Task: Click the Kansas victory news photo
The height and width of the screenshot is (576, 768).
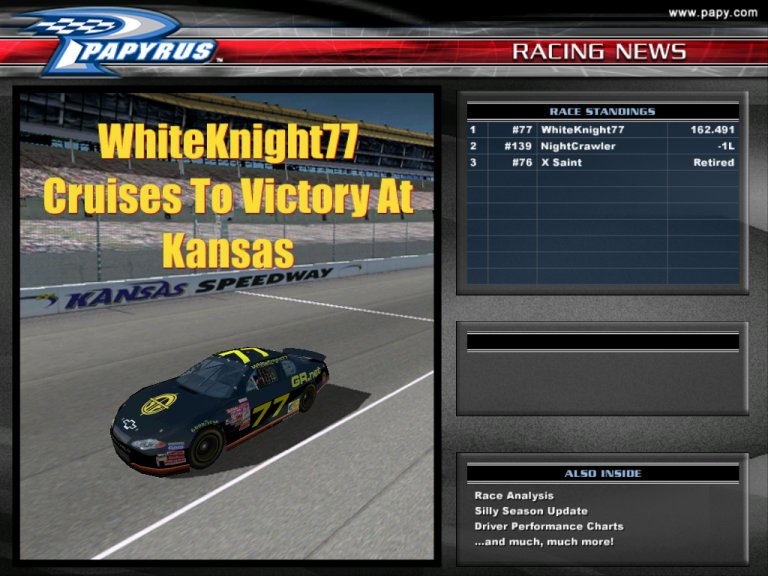Action: point(227,325)
